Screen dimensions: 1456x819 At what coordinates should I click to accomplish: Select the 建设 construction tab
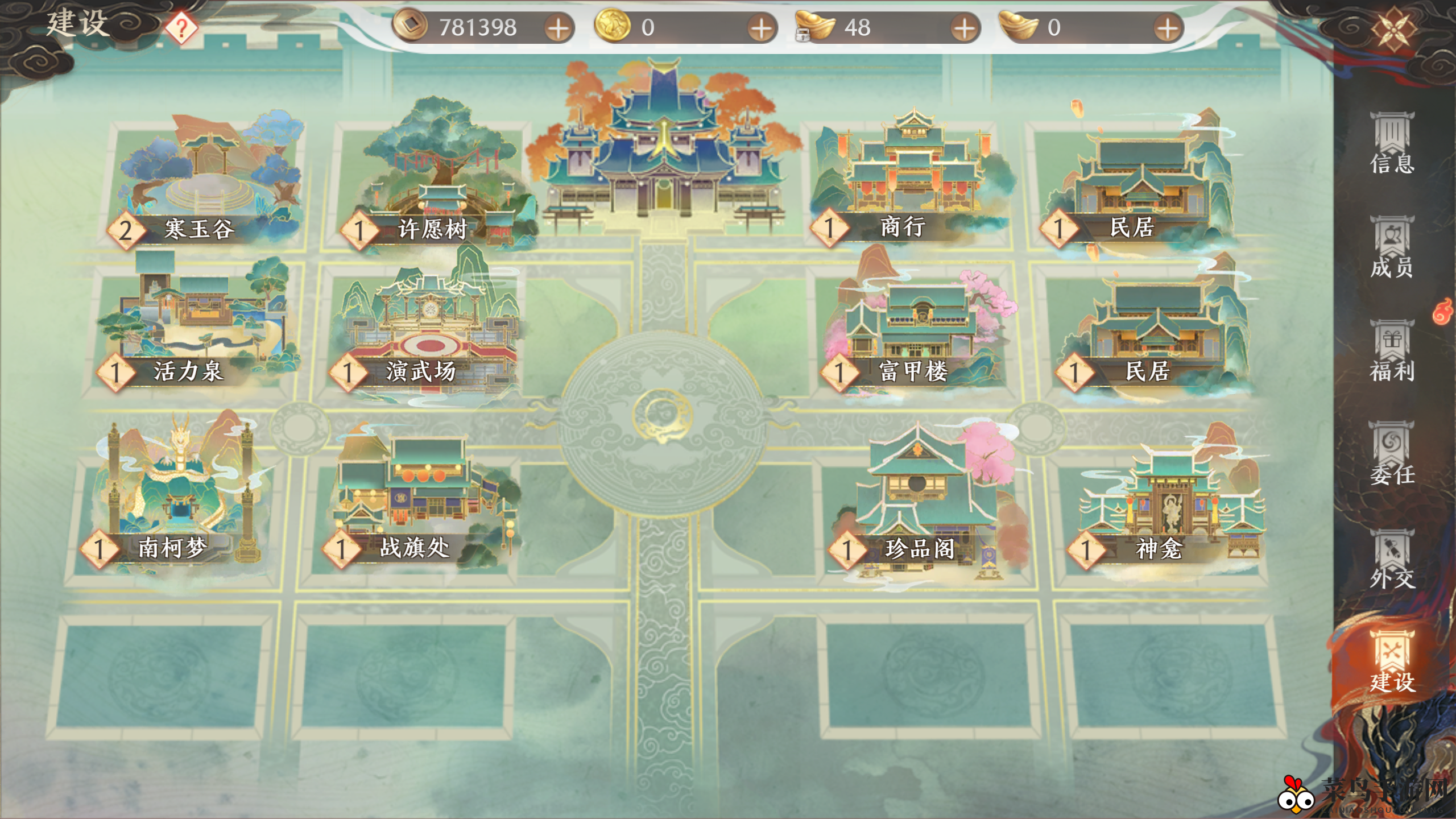[x=1391, y=662]
